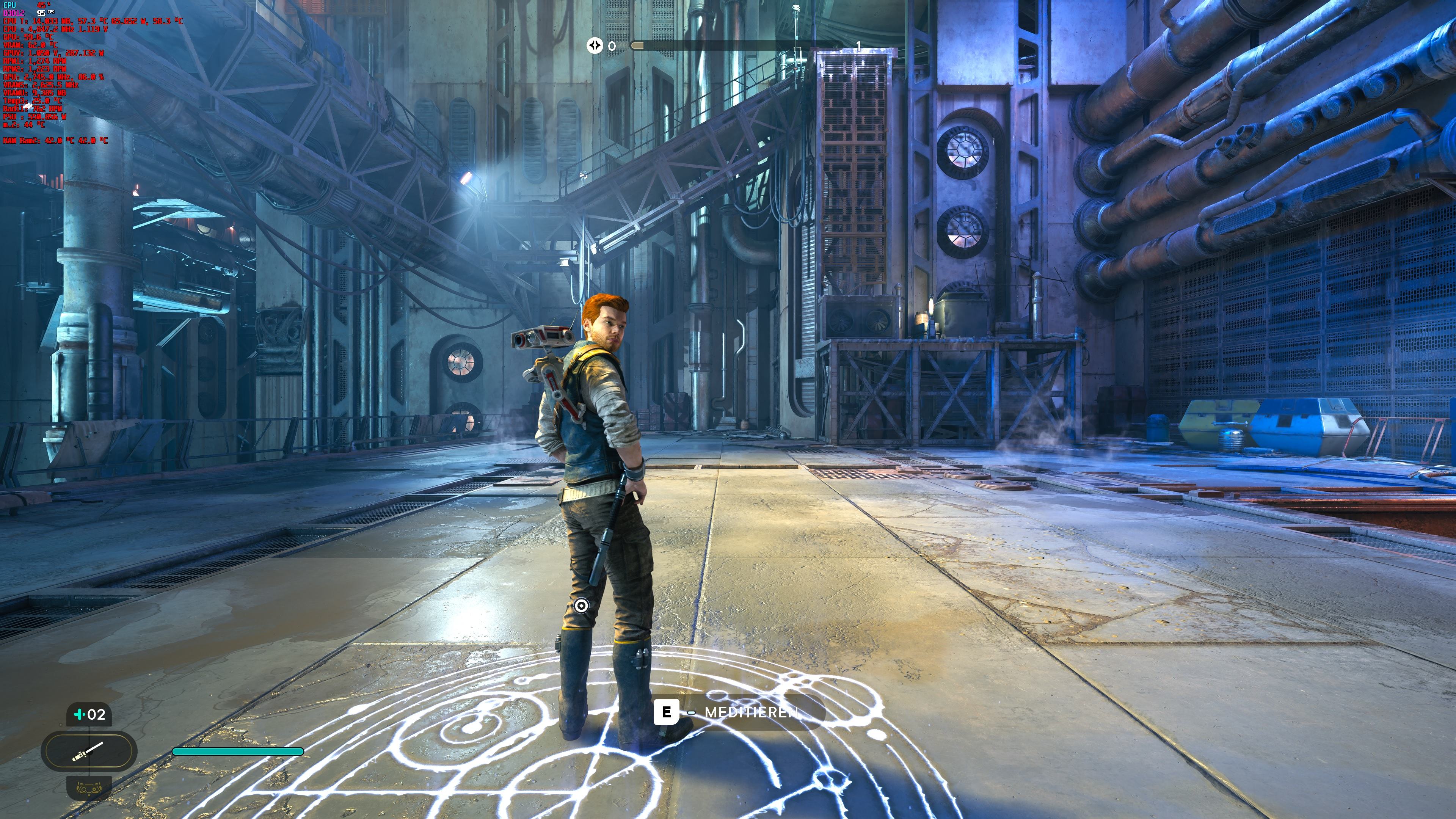The image size is (1456, 819).
Task: Select the lightsaber stance icon
Action: pos(89,752)
